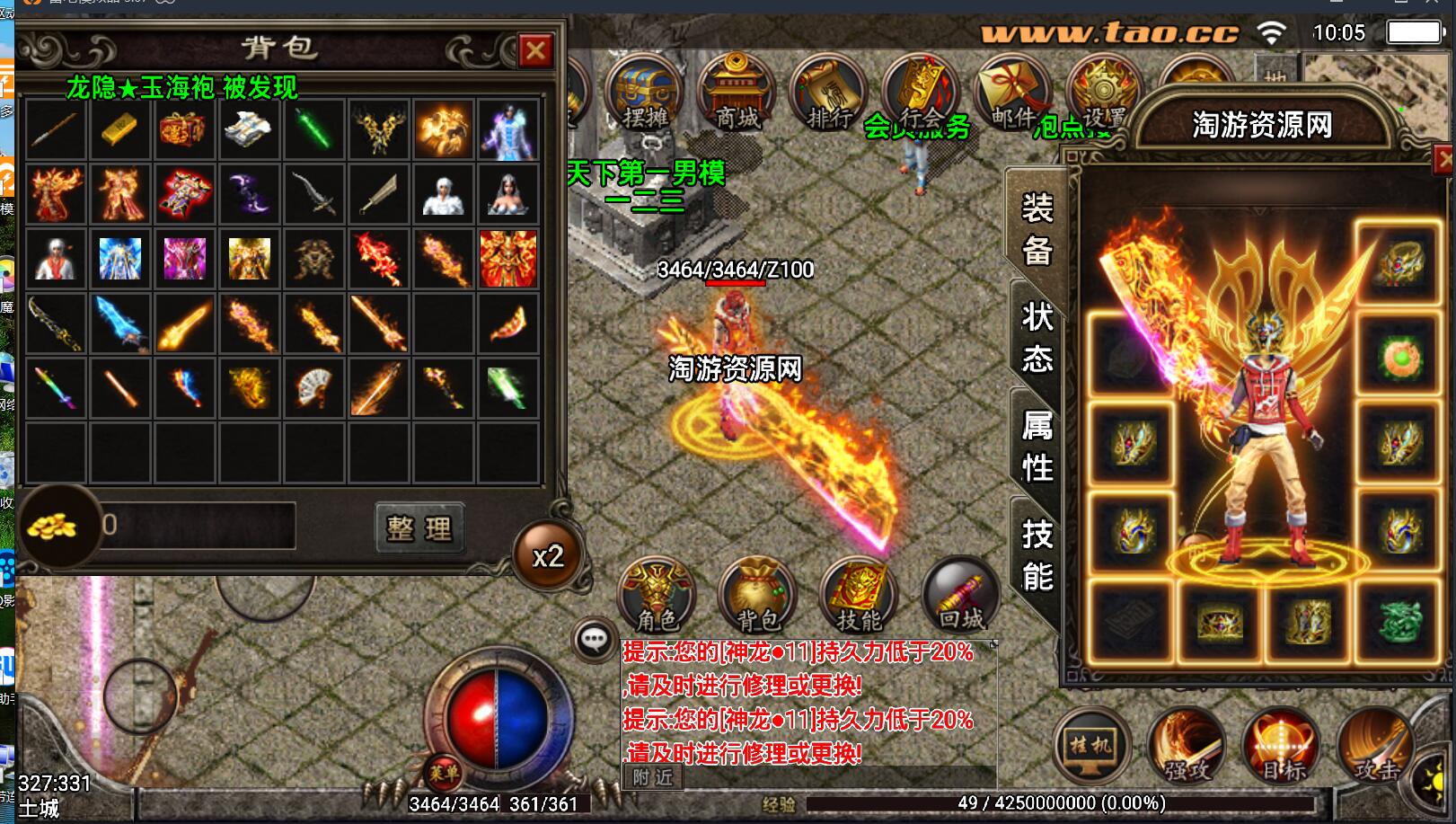Open the 邮件 mail icon
This screenshot has width=1456, height=824.
point(1011,94)
